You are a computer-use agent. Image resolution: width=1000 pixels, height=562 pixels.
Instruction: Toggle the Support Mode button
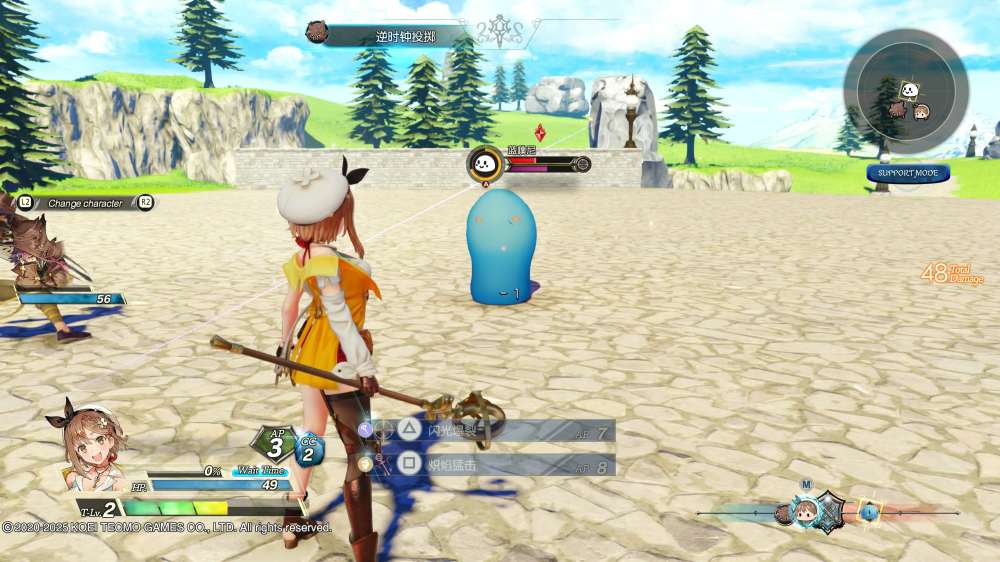tap(908, 173)
